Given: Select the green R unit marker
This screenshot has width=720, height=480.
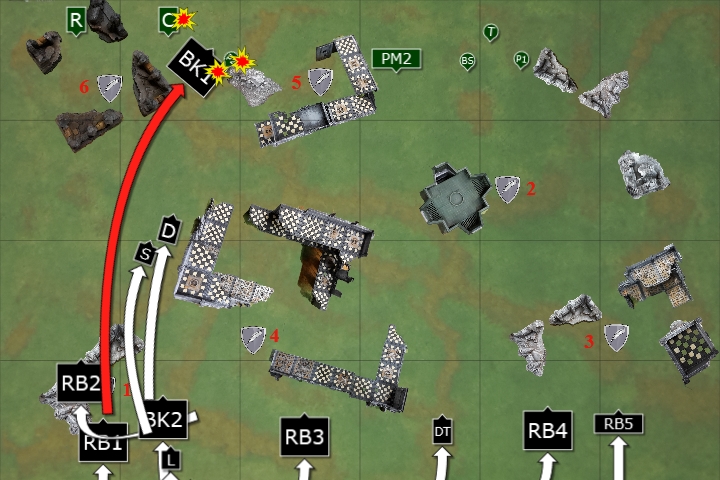Looking at the screenshot, I should [x=76, y=18].
